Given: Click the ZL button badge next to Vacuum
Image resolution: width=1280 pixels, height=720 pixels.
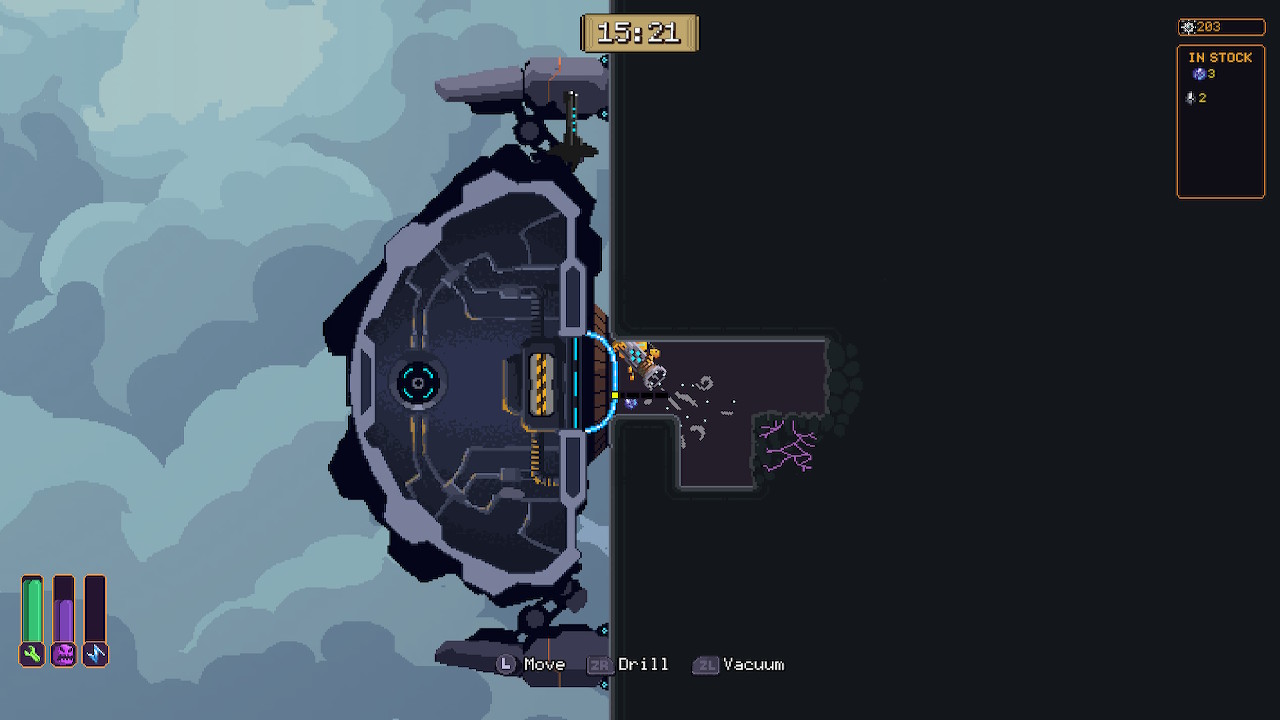Looking at the screenshot, I should 706,664.
